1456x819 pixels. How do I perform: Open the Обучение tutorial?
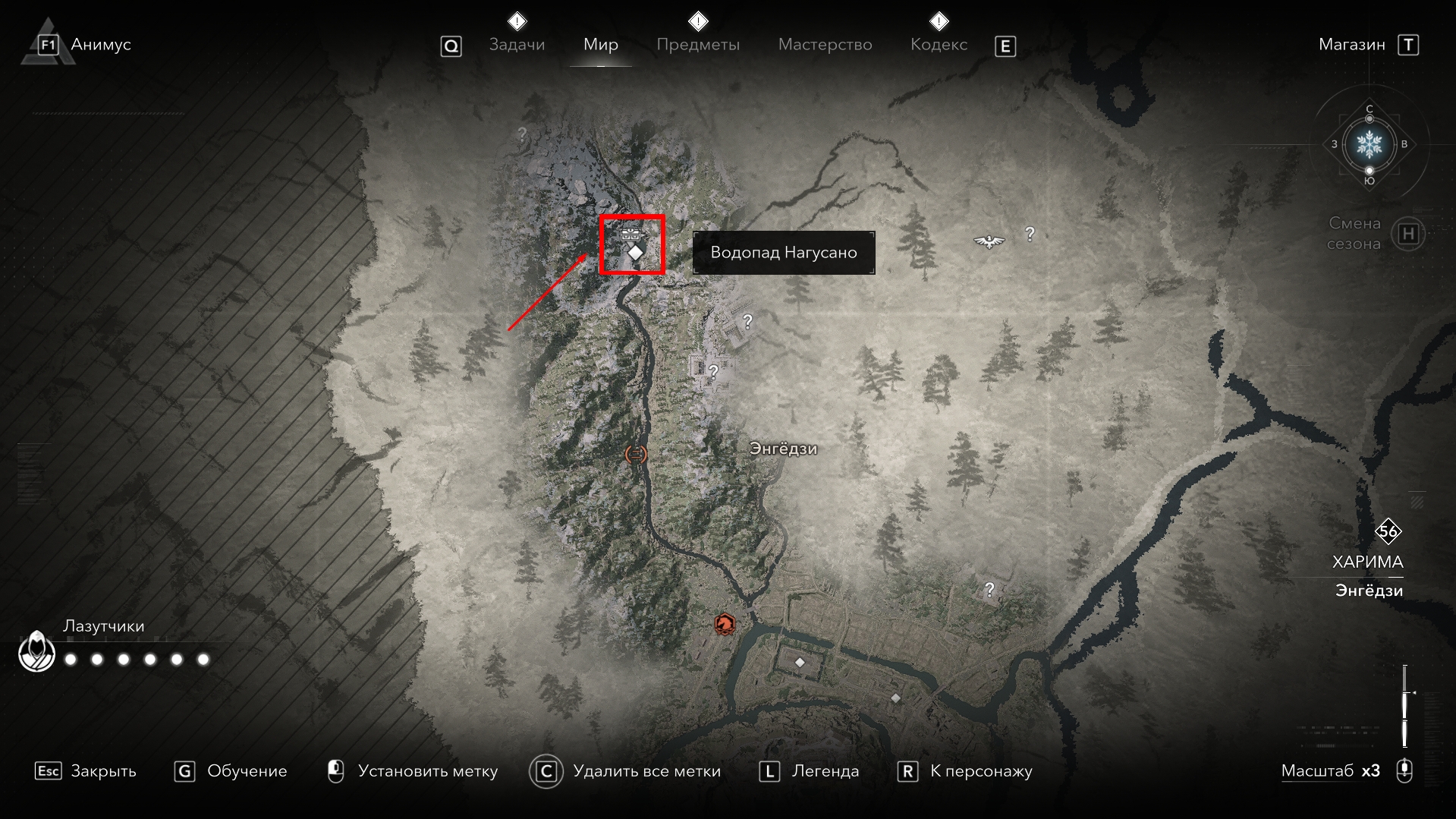pyautogui.click(x=231, y=771)
